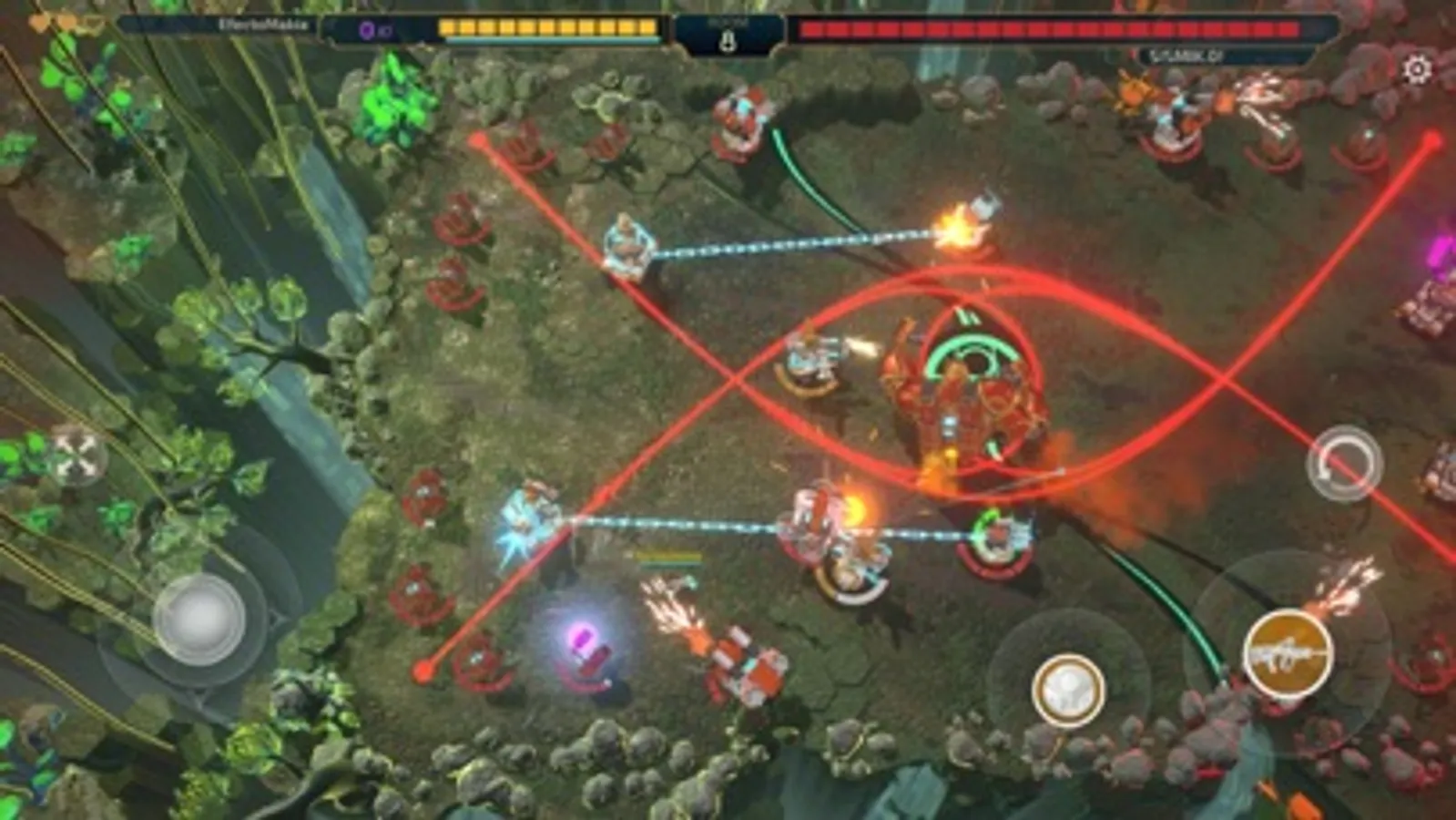1456x820 pixels.
Task: Tap the SISMIK.GI enemy name label
Action: pyautogui.click(x=1184, y=55)
